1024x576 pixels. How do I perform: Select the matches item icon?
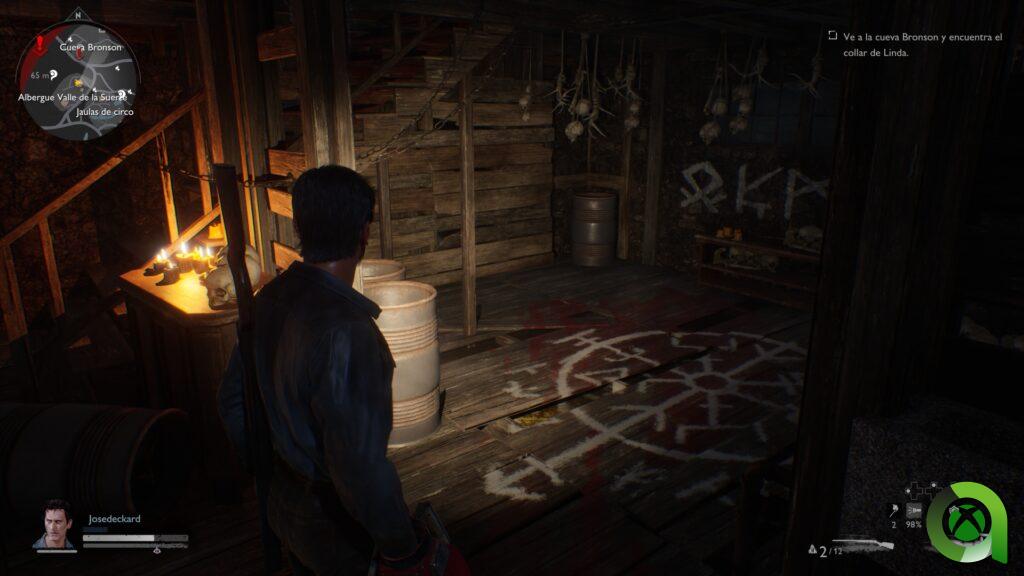click(892, 507)
